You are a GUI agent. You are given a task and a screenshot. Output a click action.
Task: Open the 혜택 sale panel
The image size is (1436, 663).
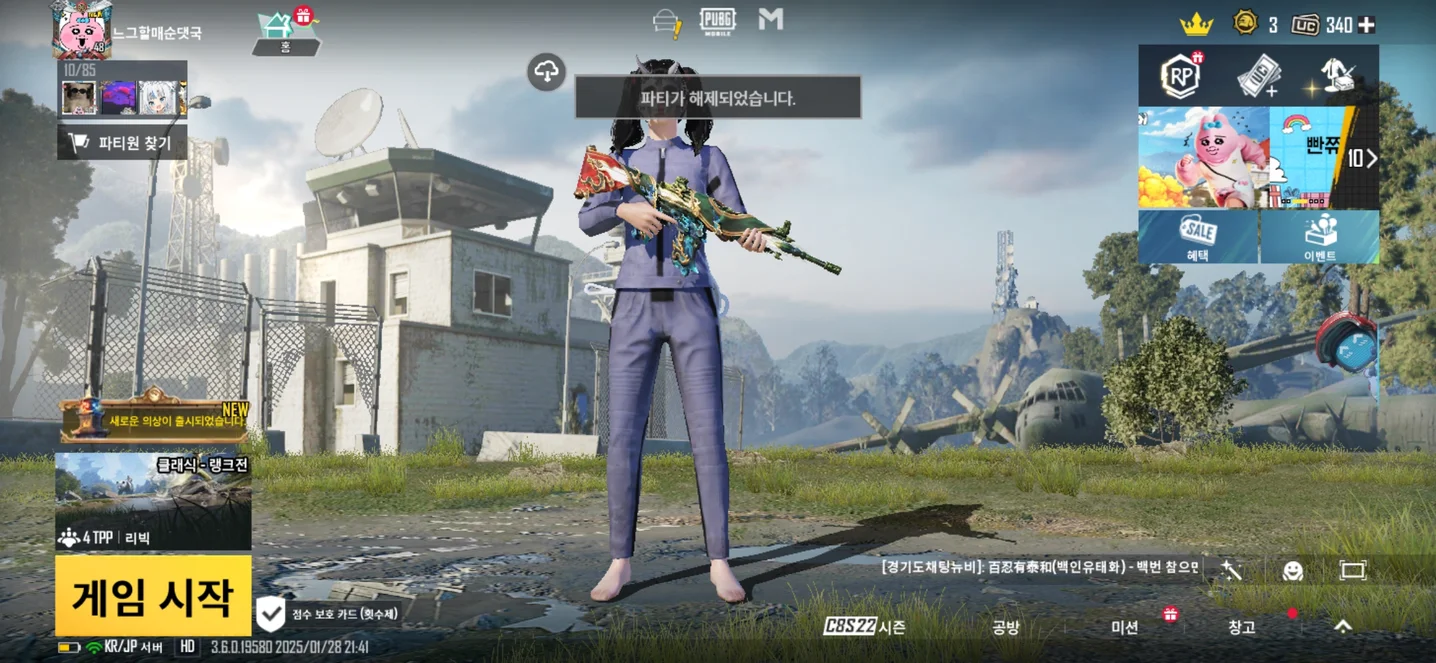(1198, 237)
